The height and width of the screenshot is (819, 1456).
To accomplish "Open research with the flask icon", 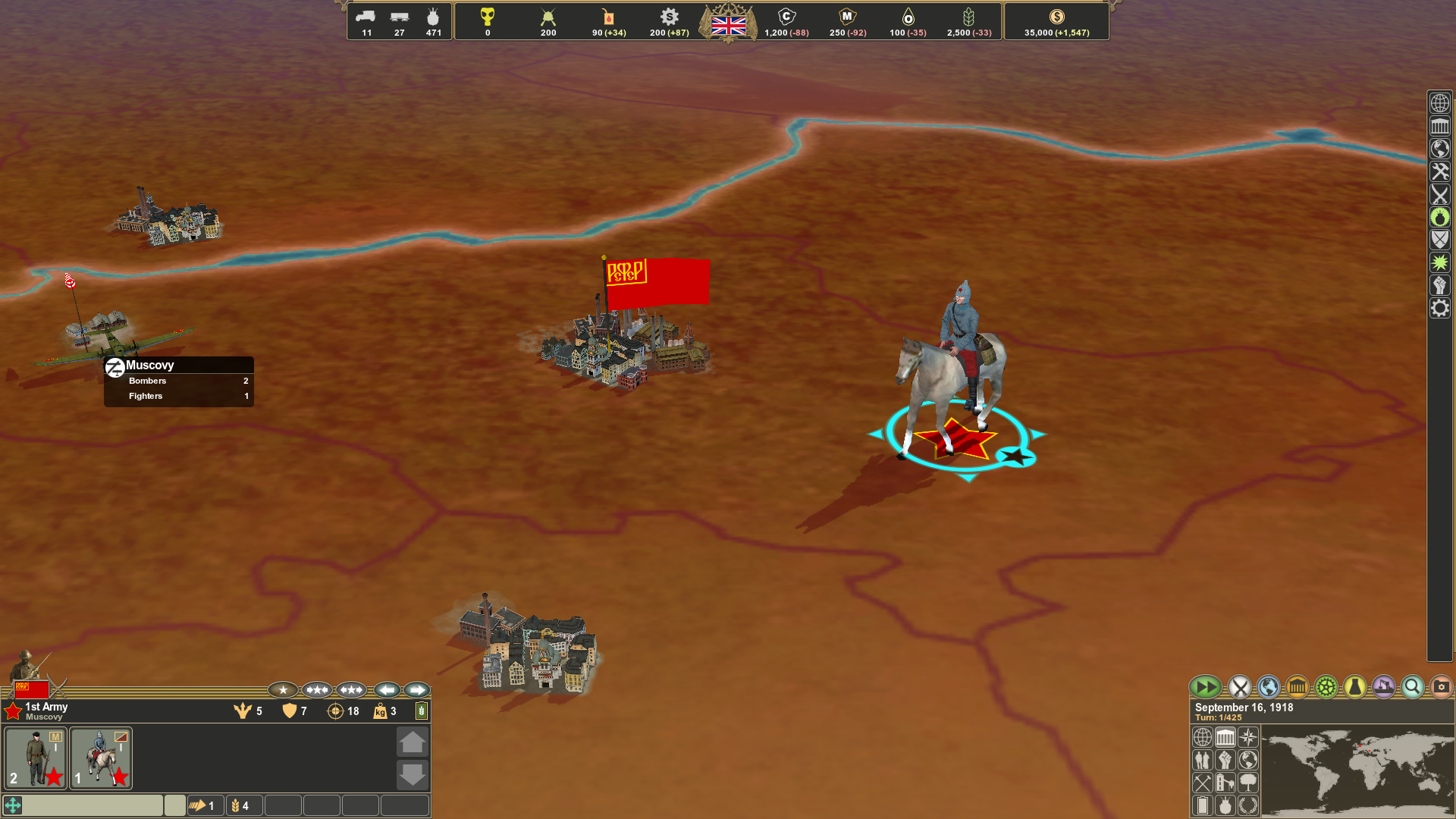I will click(x=1354, y=687).
